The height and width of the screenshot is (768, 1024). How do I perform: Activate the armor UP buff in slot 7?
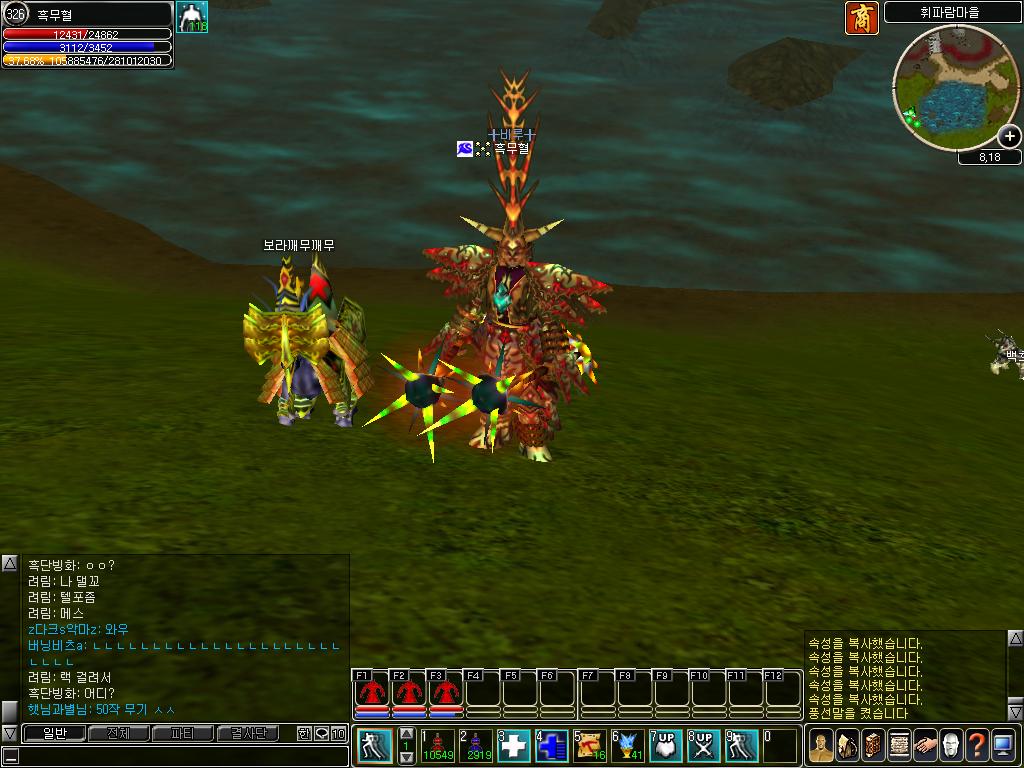(x=666, y=745)
